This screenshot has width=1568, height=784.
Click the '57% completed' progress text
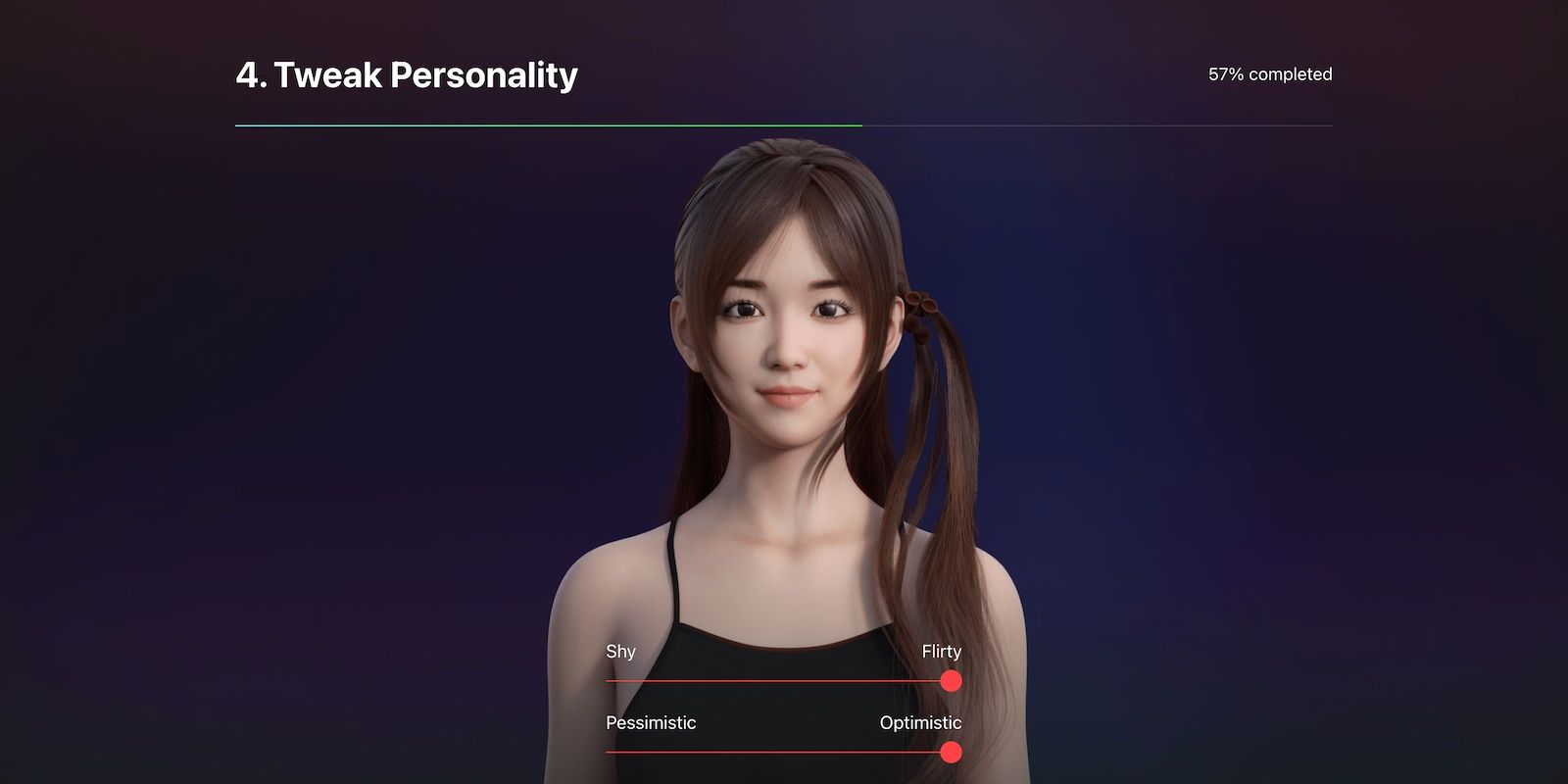pos(1269,73)
